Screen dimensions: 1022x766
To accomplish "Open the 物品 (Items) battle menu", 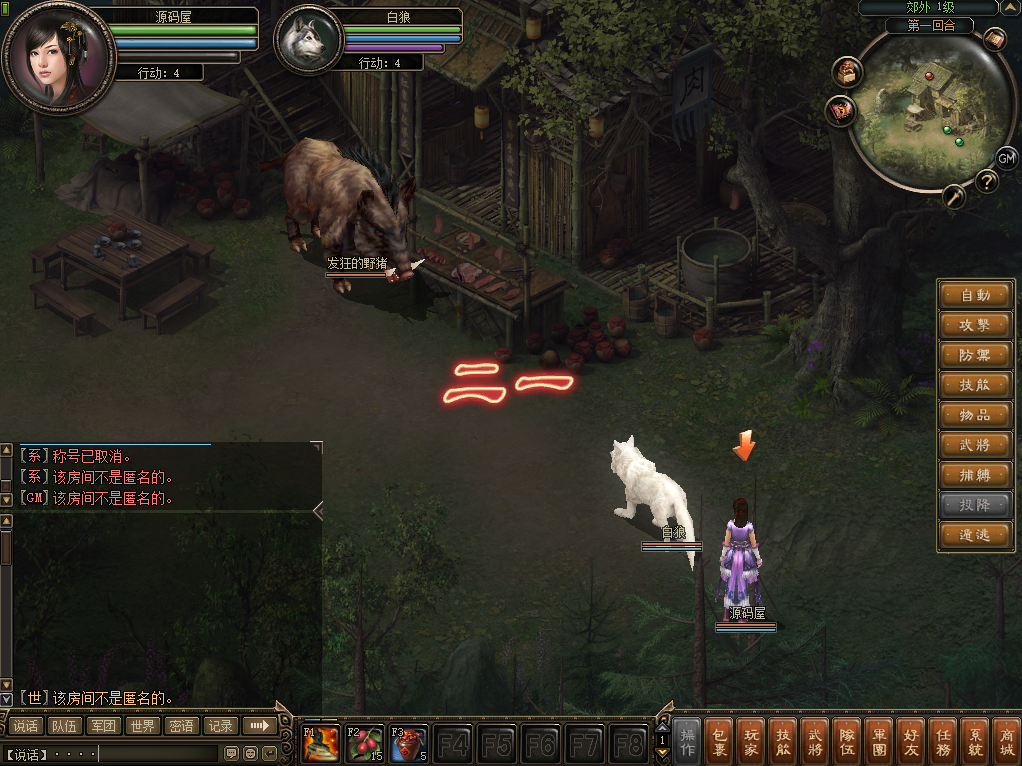I will (x=975, y=415).
